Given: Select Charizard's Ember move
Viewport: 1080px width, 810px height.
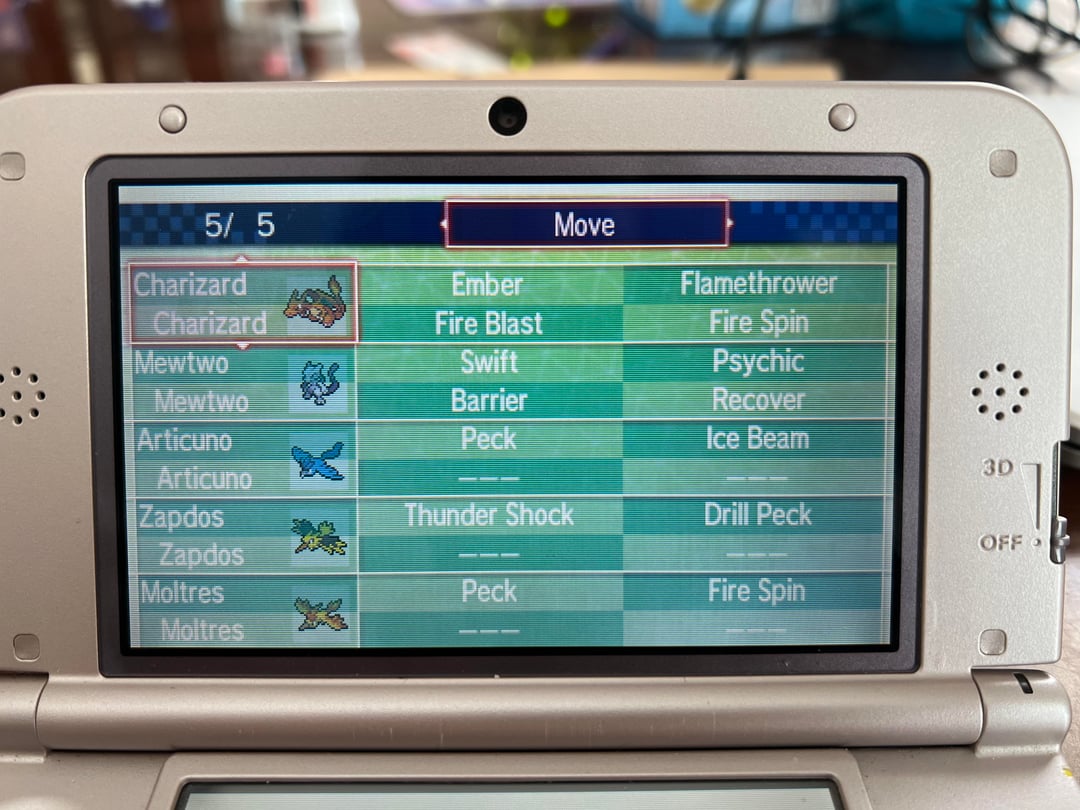Looking at the screenshot, I should [x=488, y=284].
